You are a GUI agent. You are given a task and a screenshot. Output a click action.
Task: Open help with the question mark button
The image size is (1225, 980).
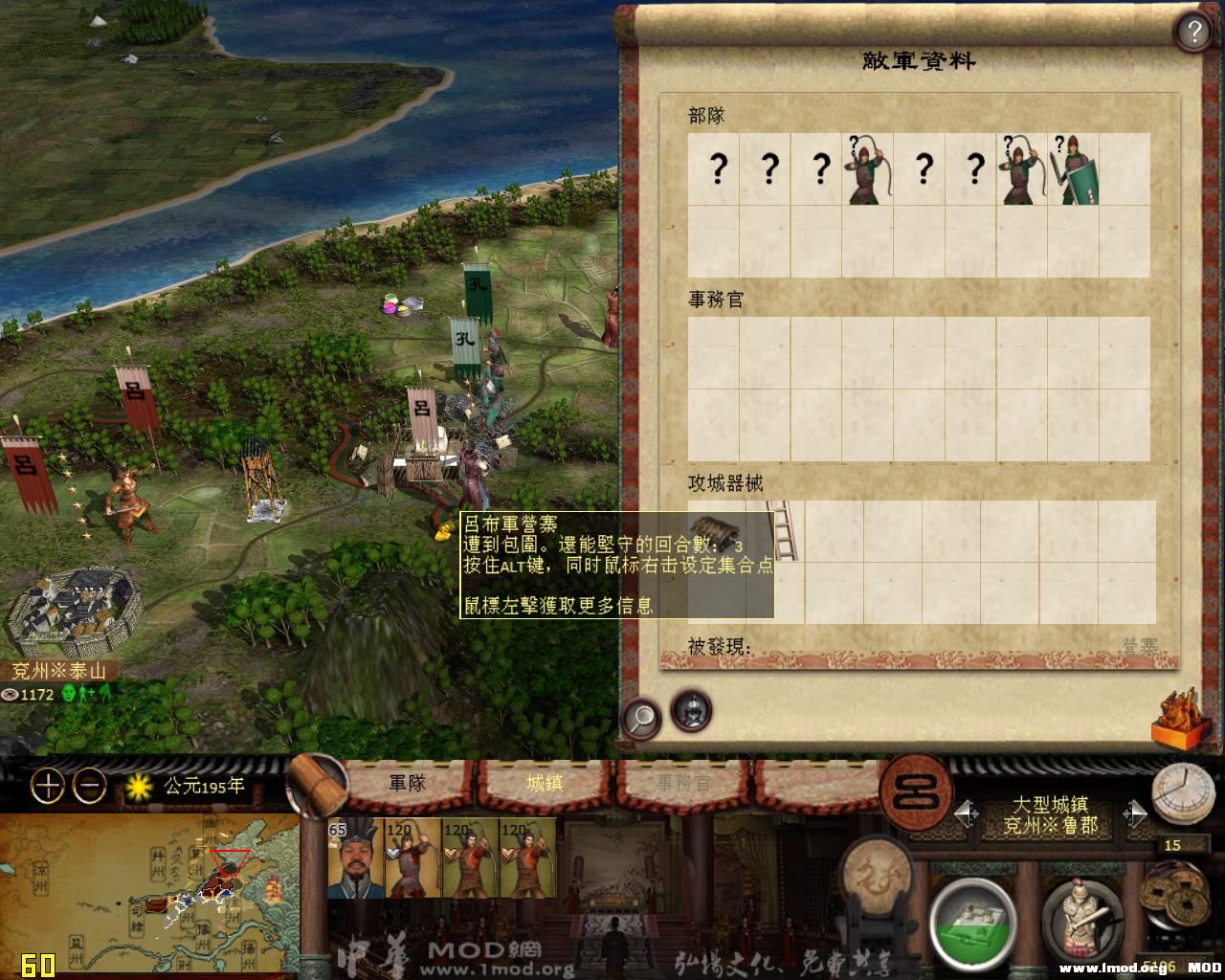pos(1193,33)
